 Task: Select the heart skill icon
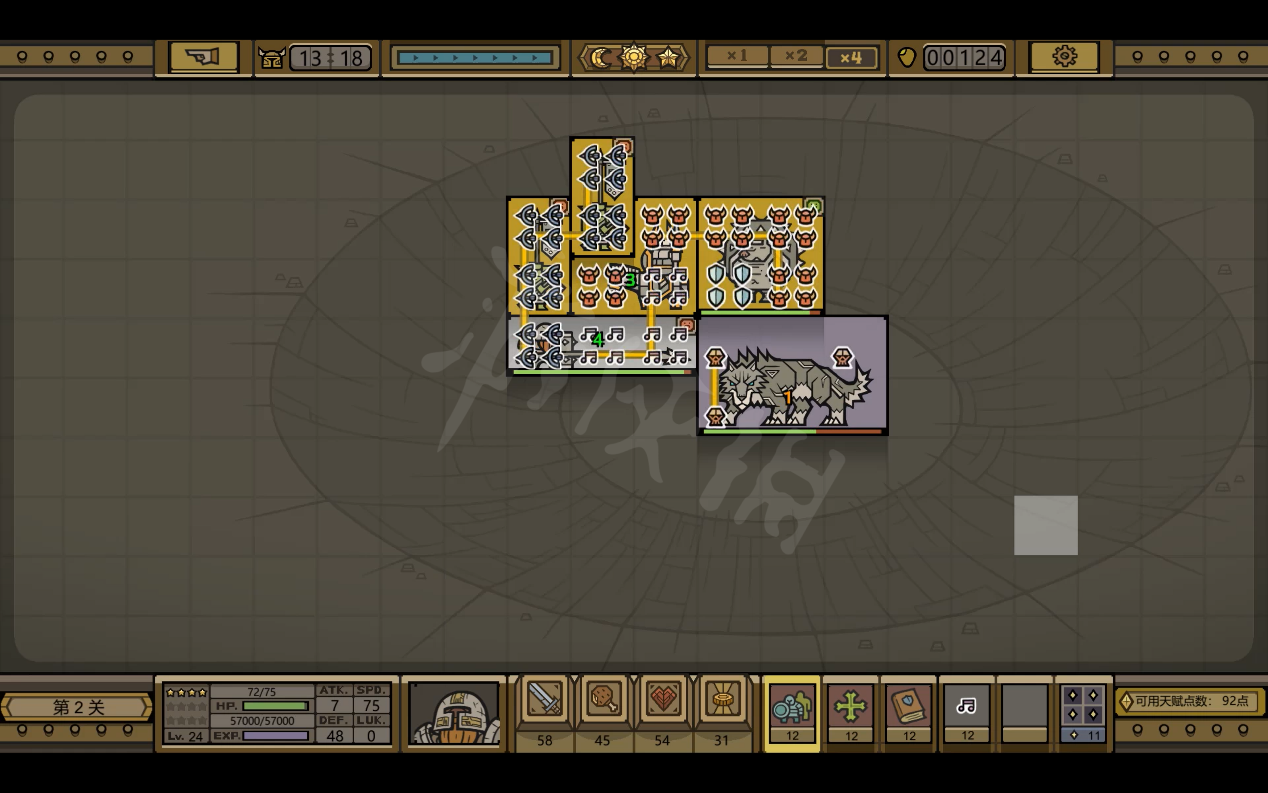[x=663, y=699]
